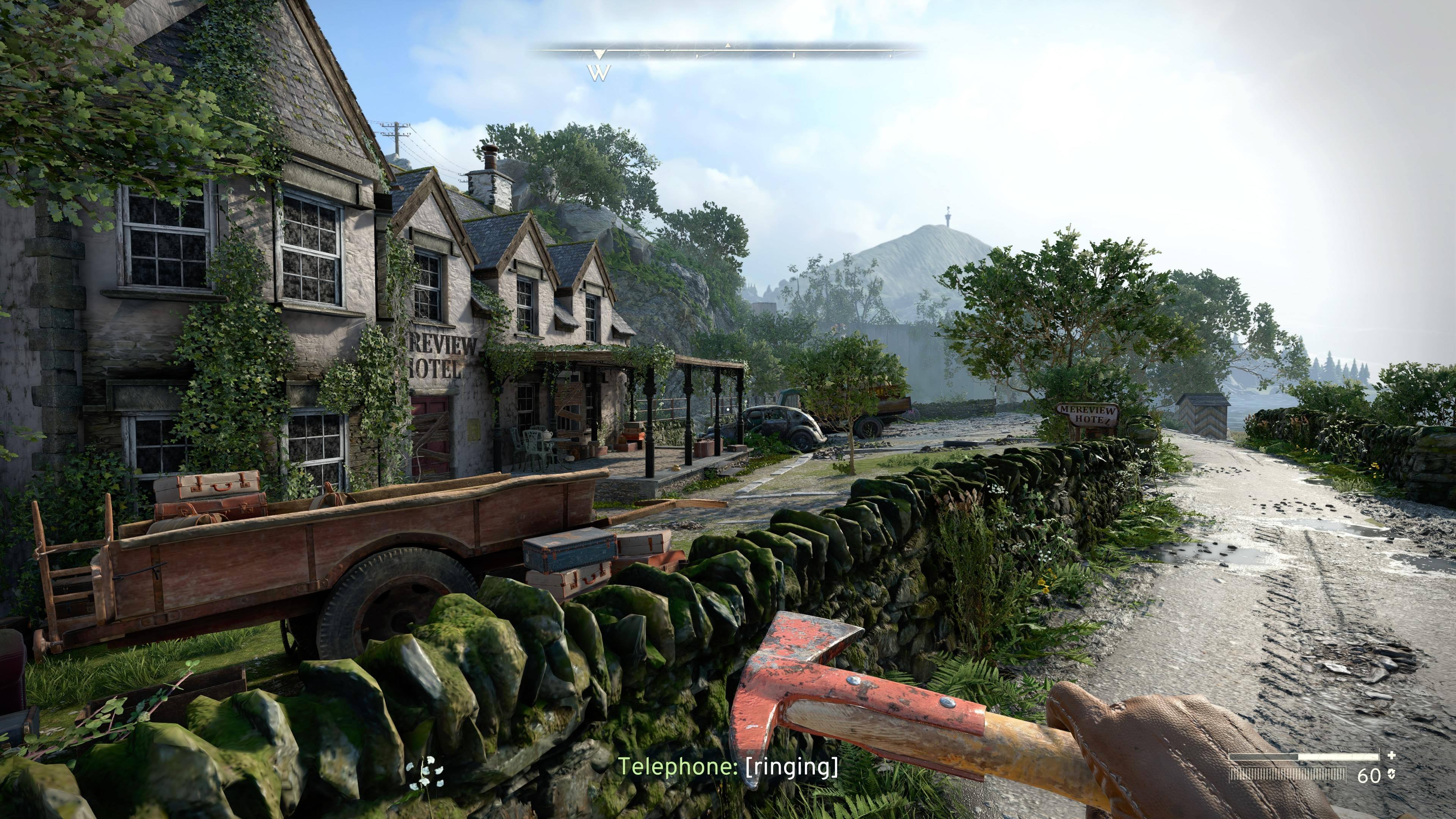Select the W heading marker on the compass

click(599, 72)
